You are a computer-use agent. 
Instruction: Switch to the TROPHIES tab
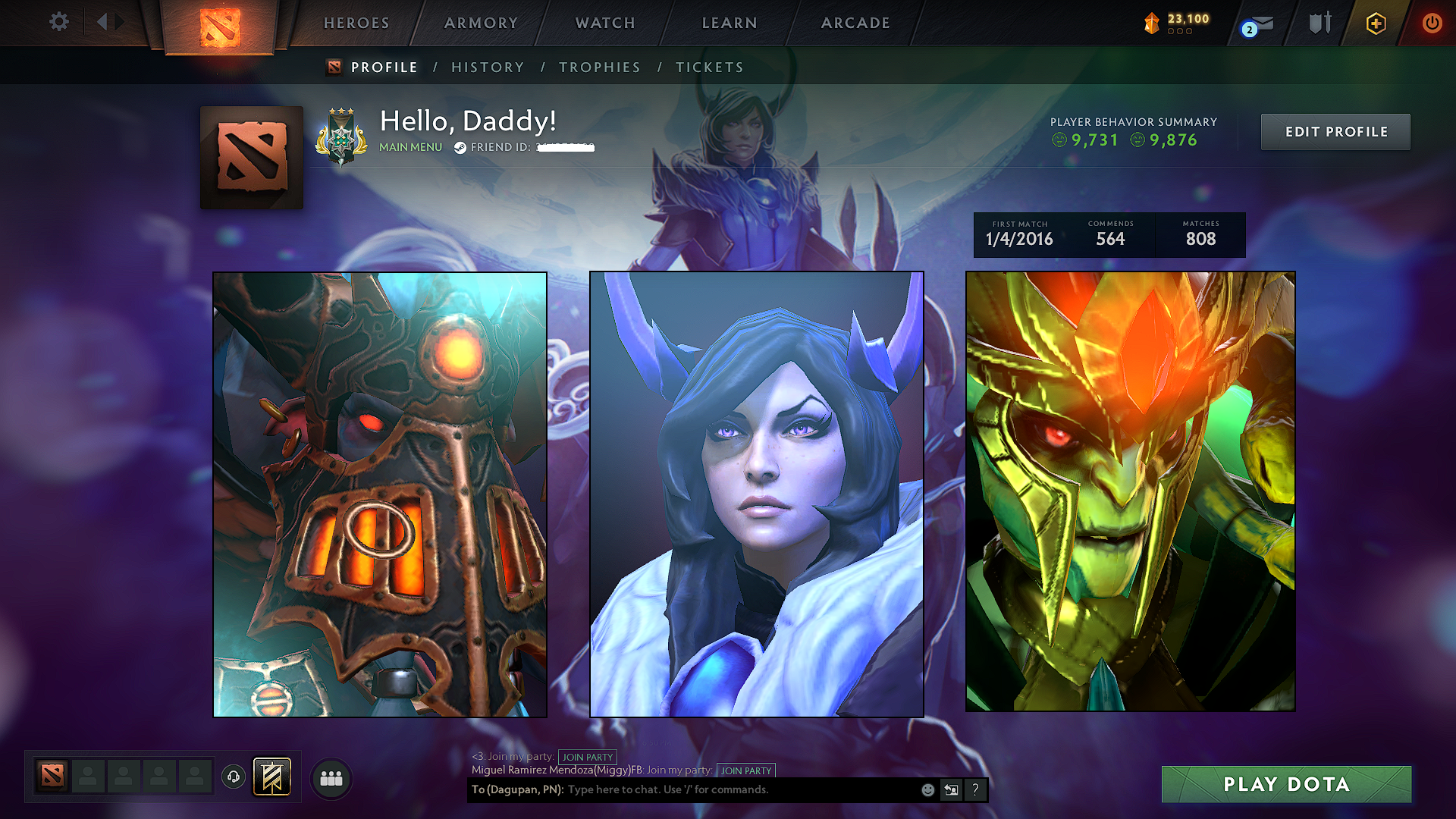599,67
